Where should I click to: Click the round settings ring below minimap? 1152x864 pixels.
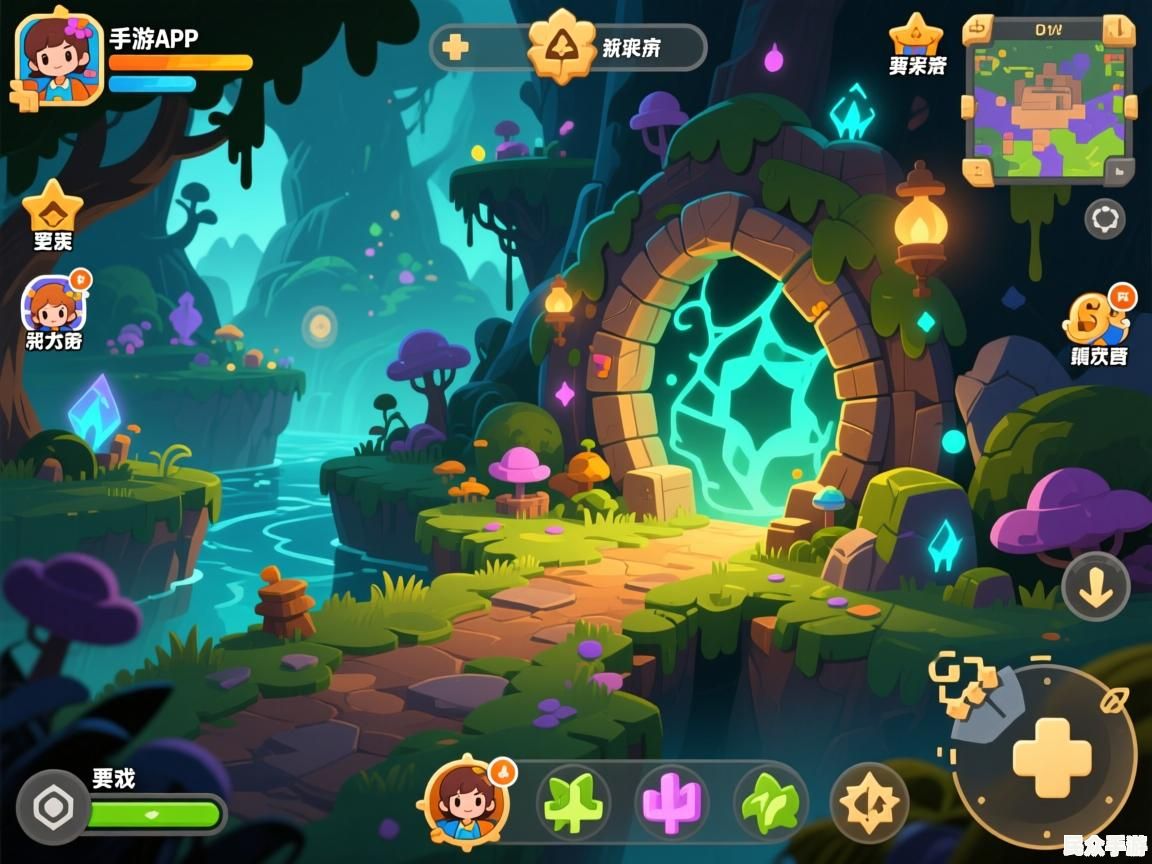1104,219
